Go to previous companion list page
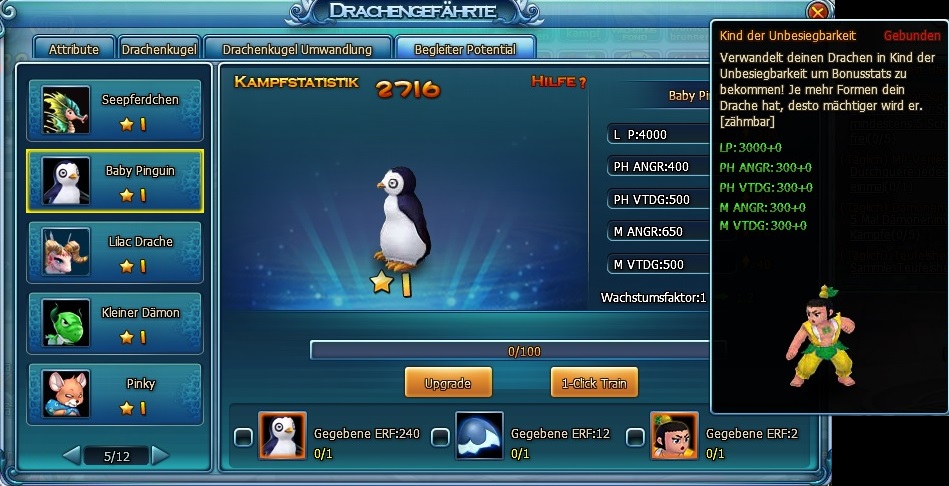This screenshot has width=949, height=486. pyautogui.click(x=72, y=456)
